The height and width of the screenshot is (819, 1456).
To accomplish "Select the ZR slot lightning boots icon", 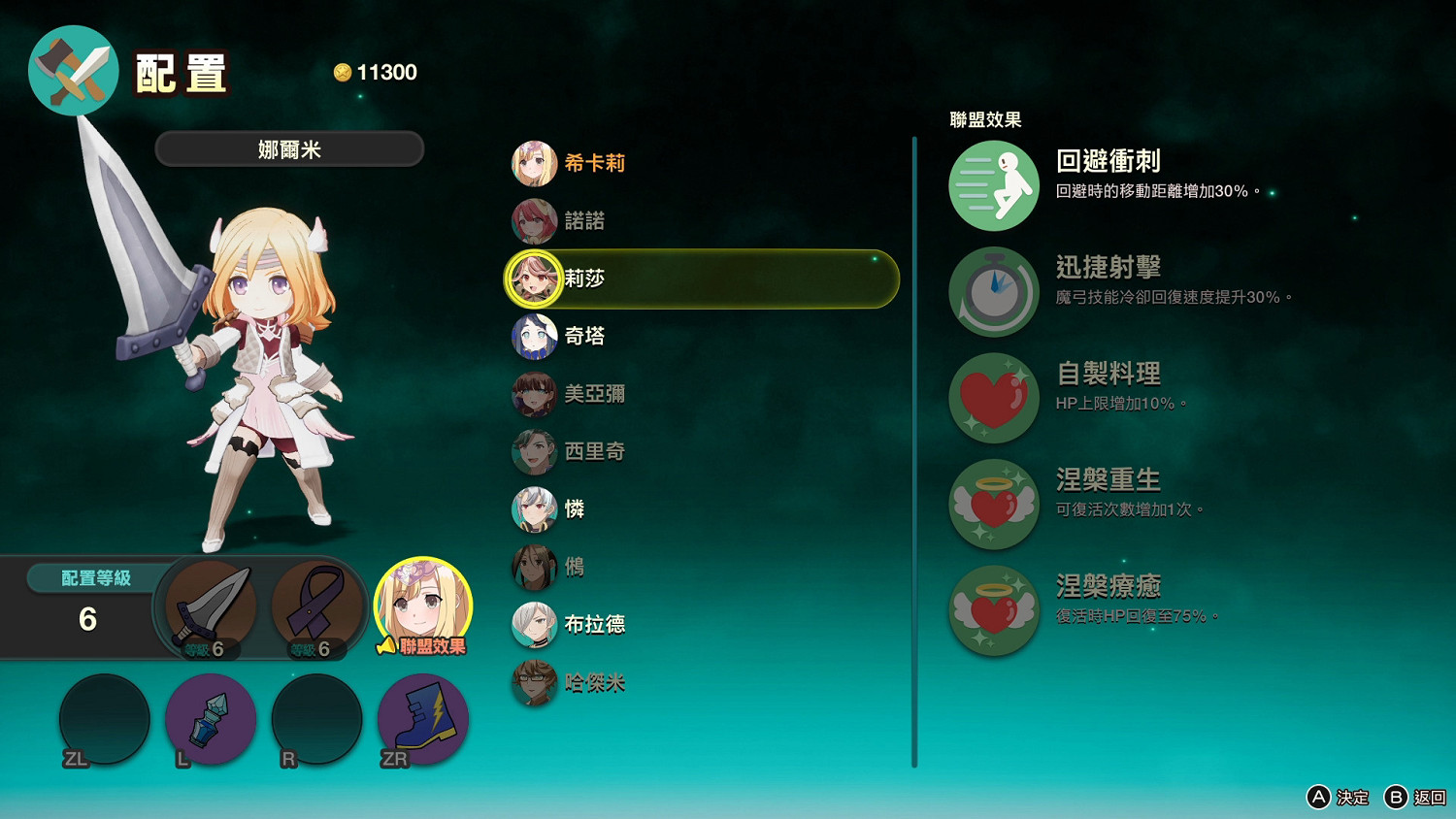I will point(422,719).
